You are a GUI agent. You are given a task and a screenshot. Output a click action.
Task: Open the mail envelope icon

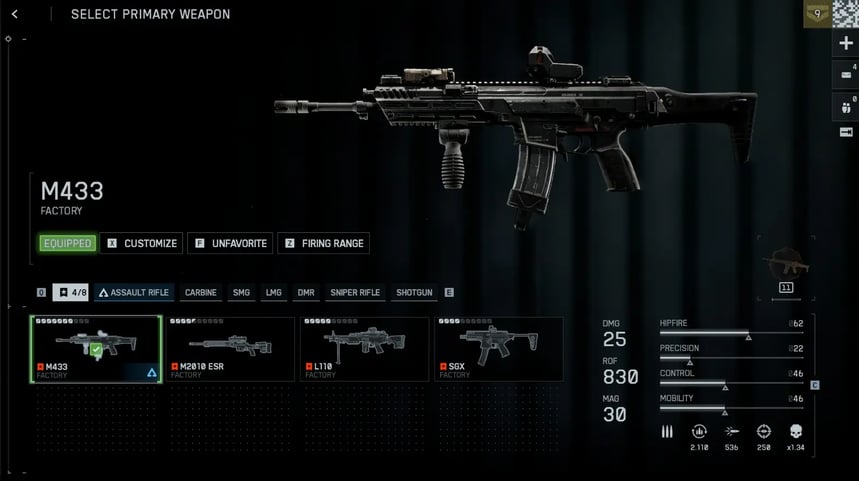point(846,74)
